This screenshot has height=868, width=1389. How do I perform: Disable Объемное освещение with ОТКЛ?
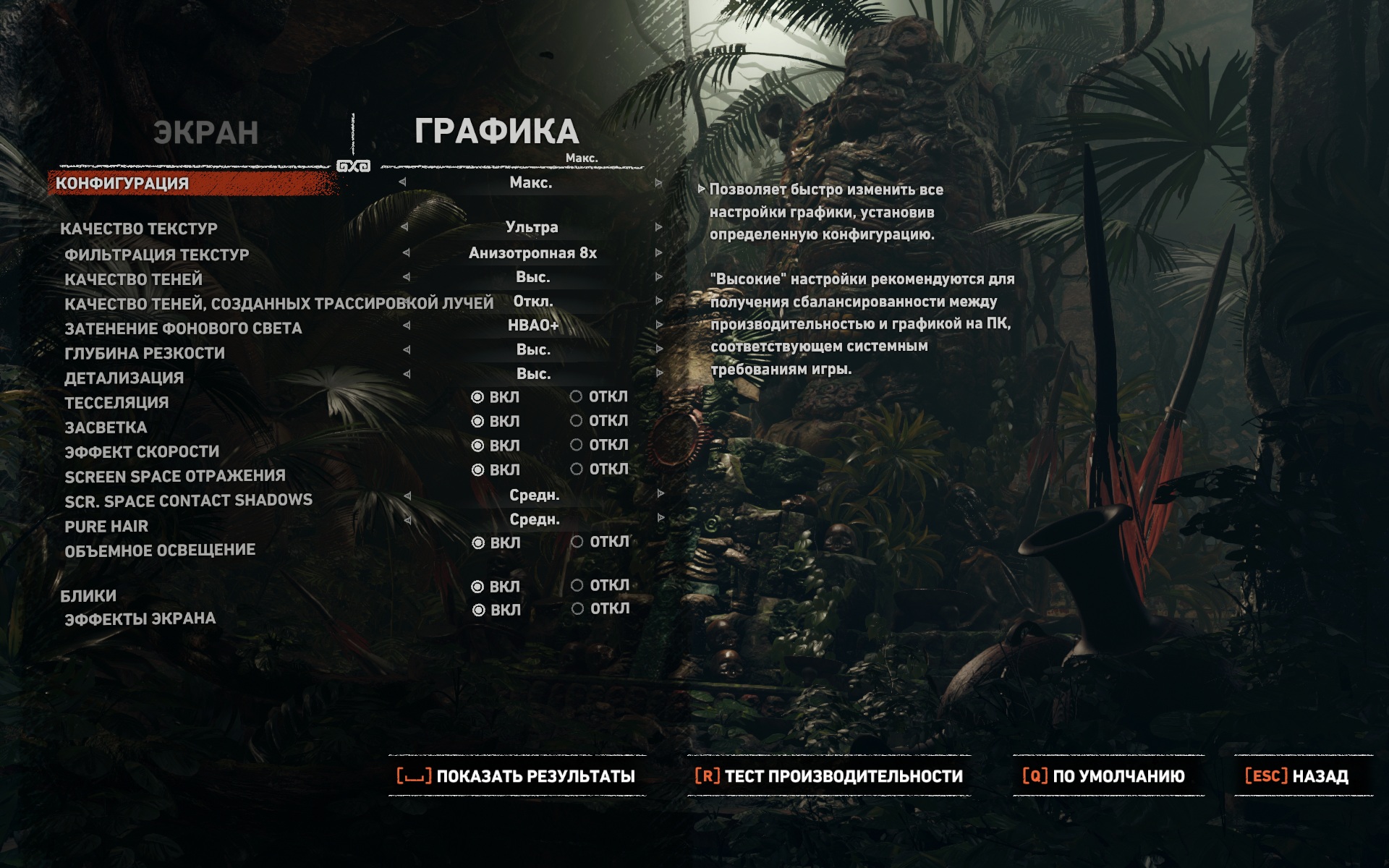577,542
